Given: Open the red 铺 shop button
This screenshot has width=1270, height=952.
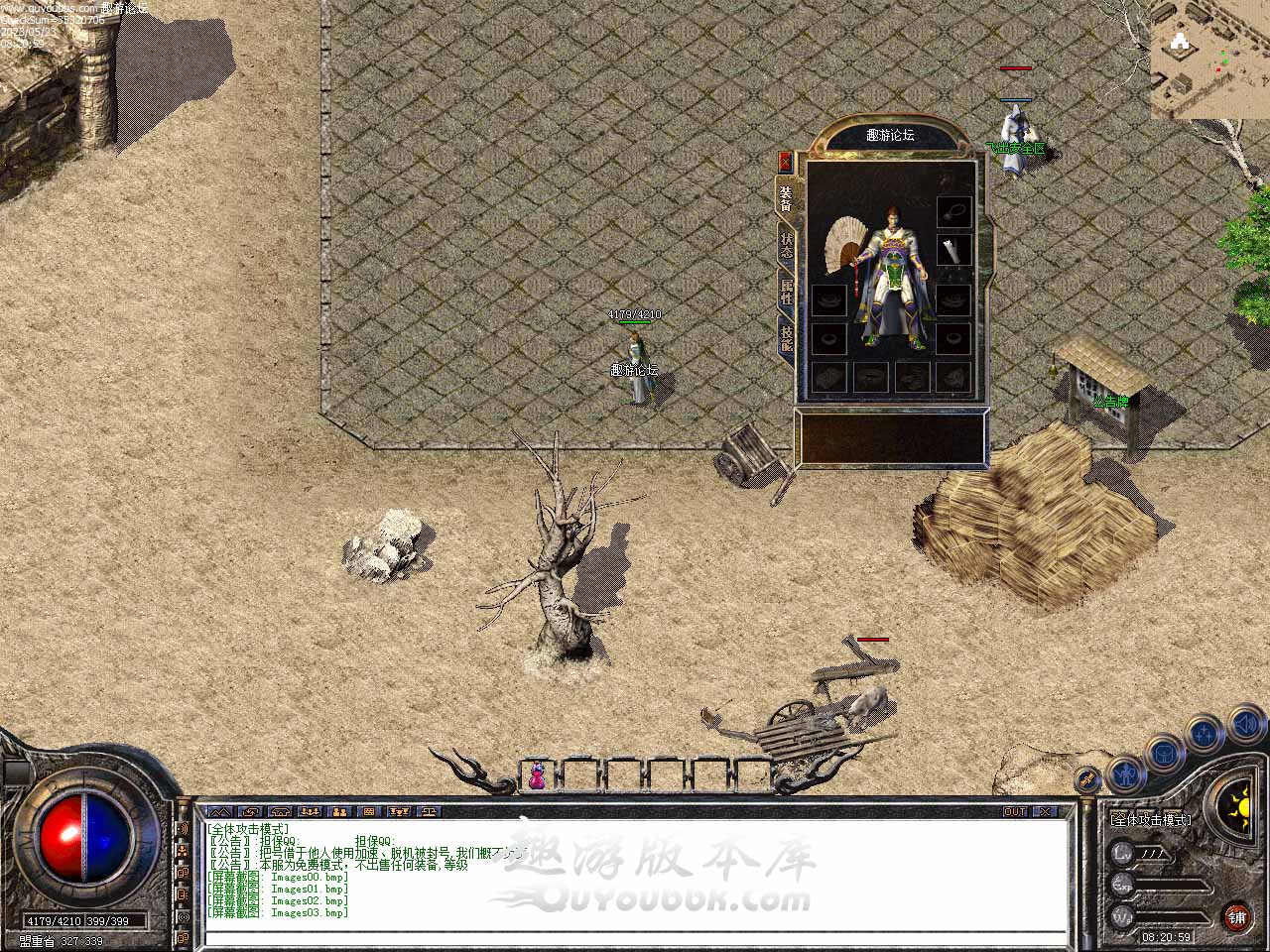Looking at the screenshot, I should [1237, 915].
